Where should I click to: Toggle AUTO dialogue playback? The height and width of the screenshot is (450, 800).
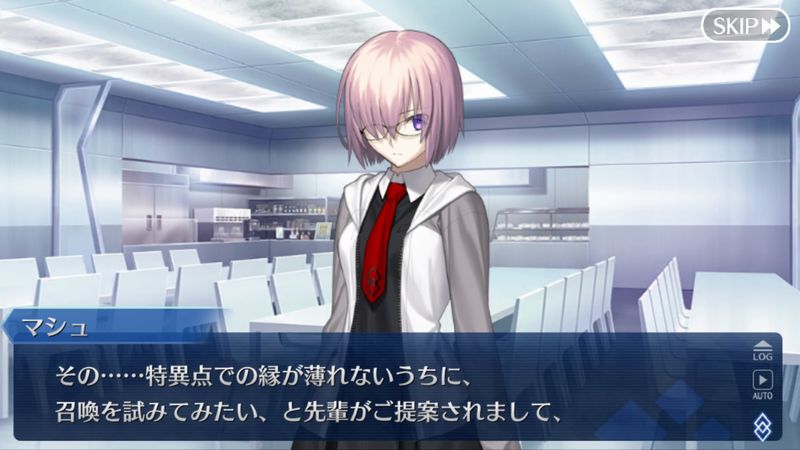[762, 385]
